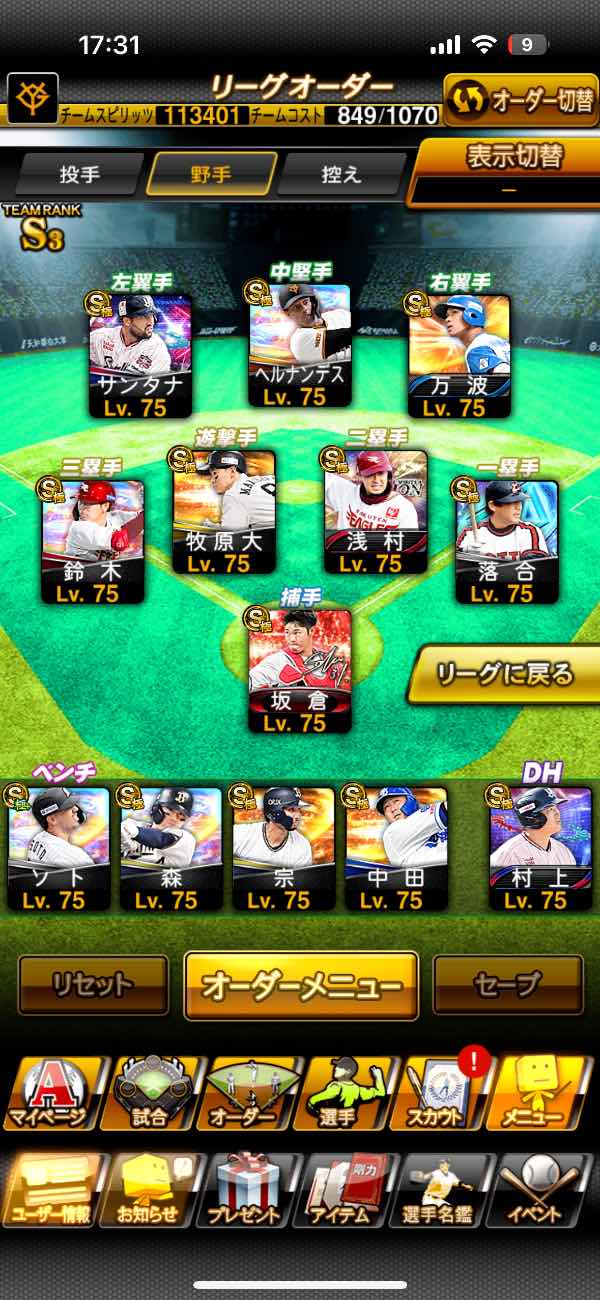Screen dimensions: 600x1300
Task: Switch to the 投手 tab
Action: 80,175
